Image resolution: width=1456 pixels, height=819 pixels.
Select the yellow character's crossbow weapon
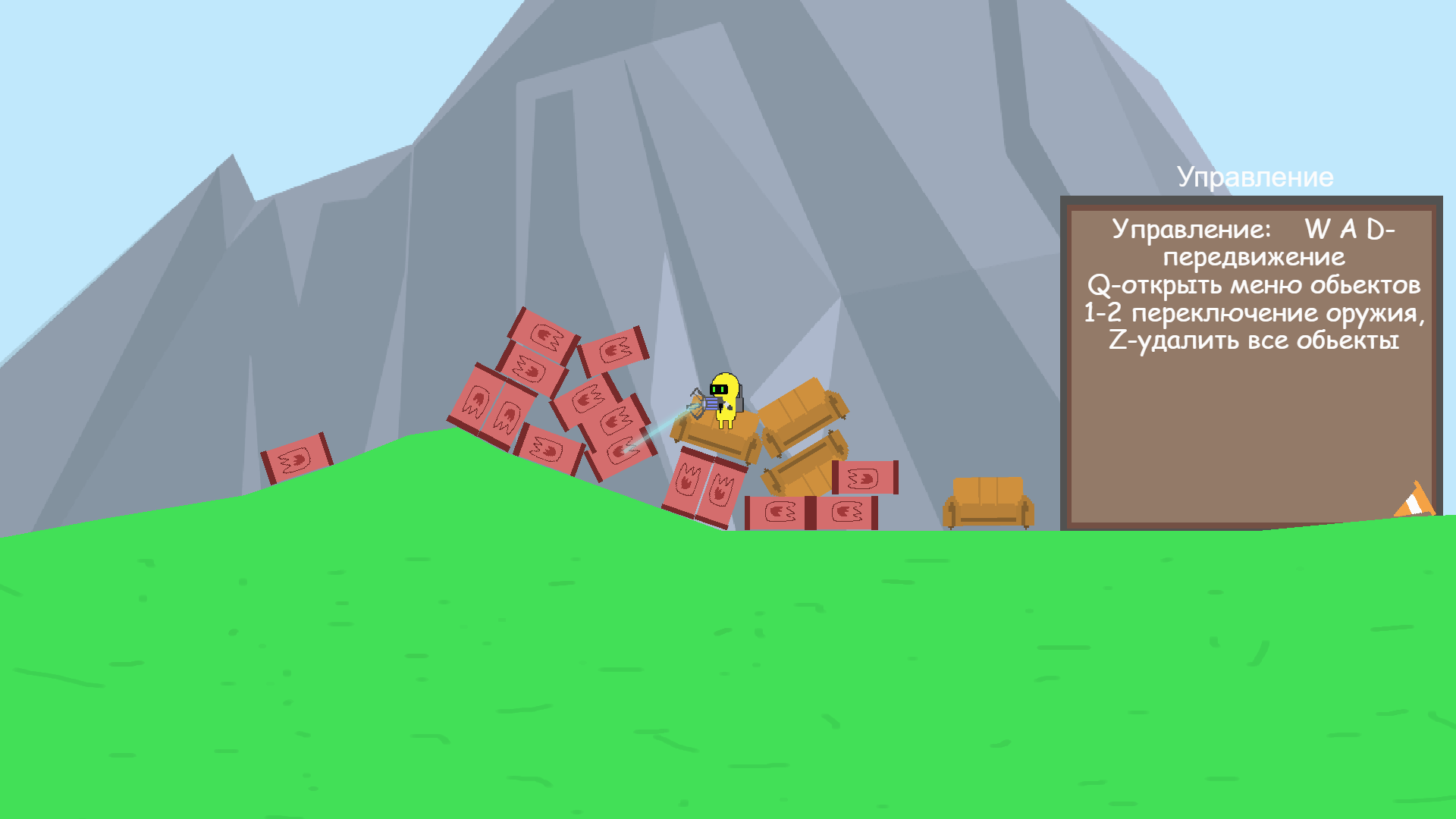[707, 403]
